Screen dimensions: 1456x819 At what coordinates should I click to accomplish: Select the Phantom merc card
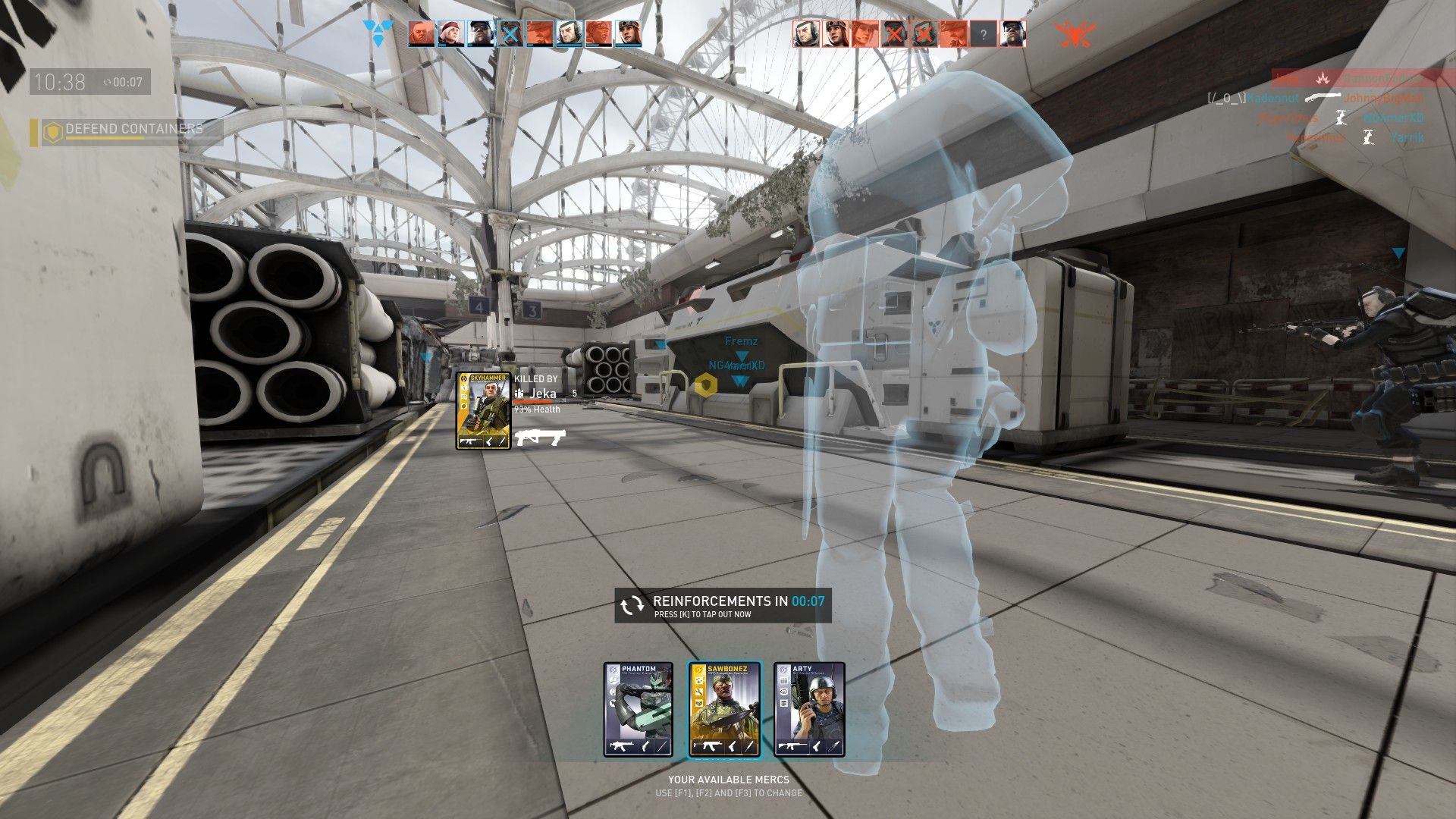pos(638,710)
